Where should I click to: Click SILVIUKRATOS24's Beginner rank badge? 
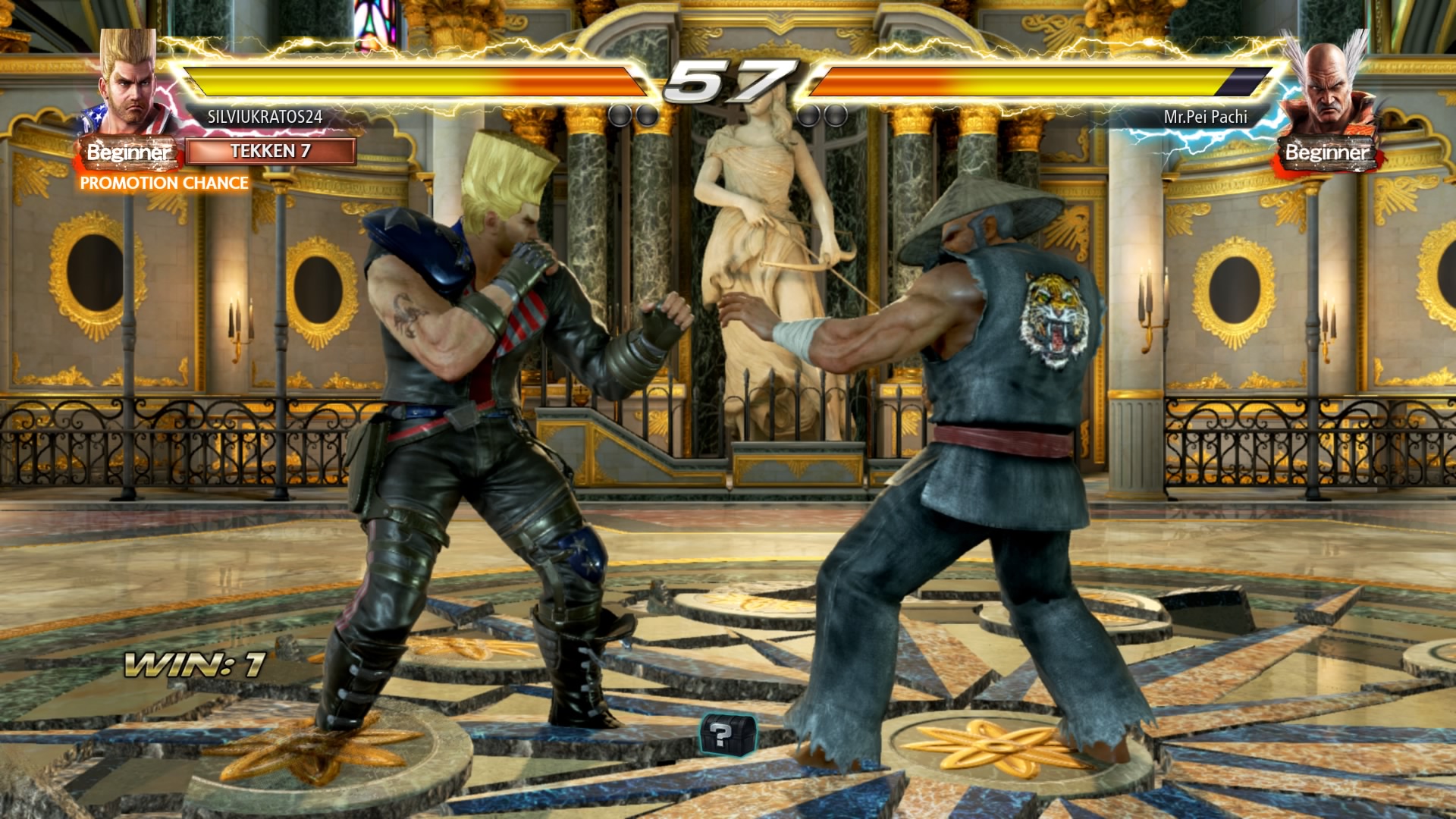pos(128,152)
